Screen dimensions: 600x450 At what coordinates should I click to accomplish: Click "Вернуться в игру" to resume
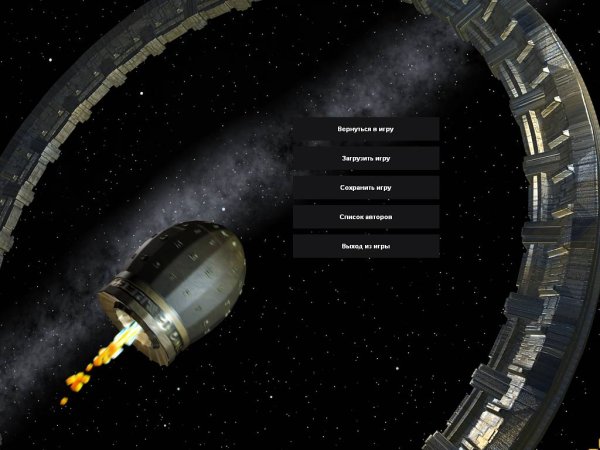(x=365, y=129)
